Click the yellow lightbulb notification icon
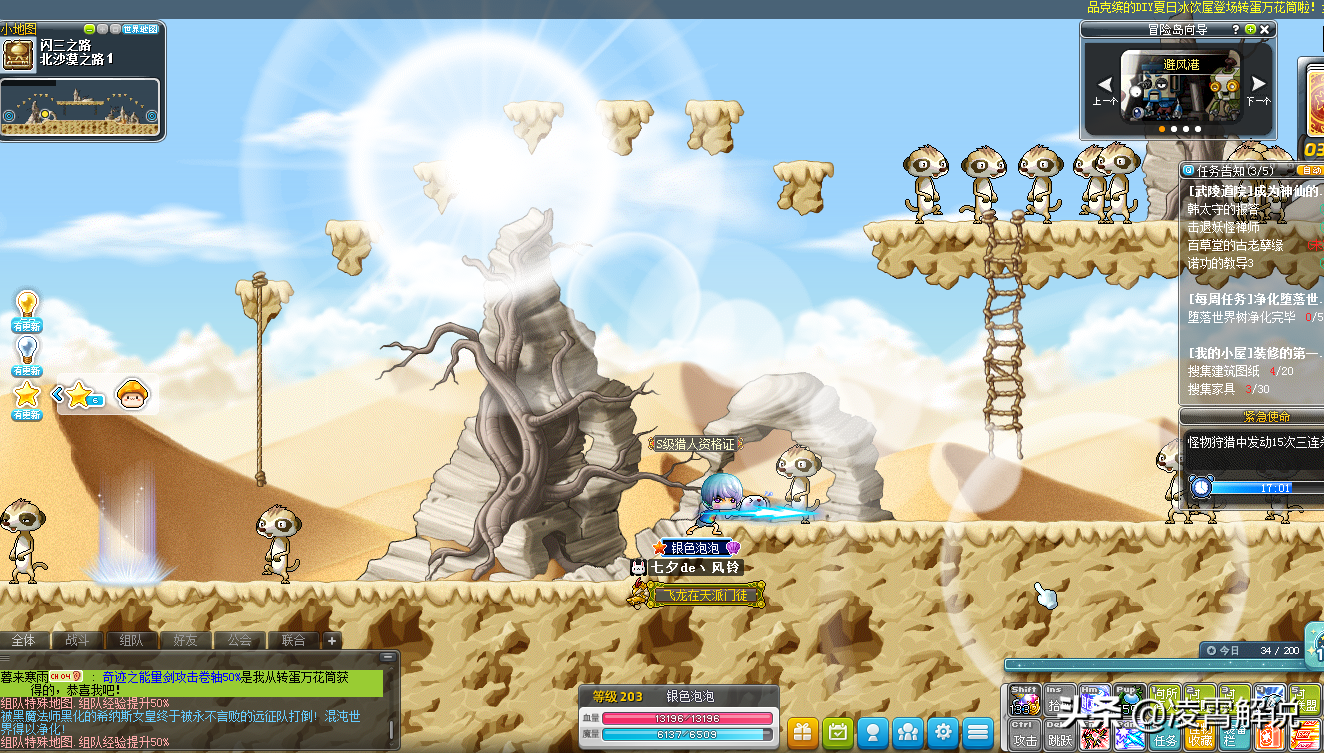 (27, 303)
